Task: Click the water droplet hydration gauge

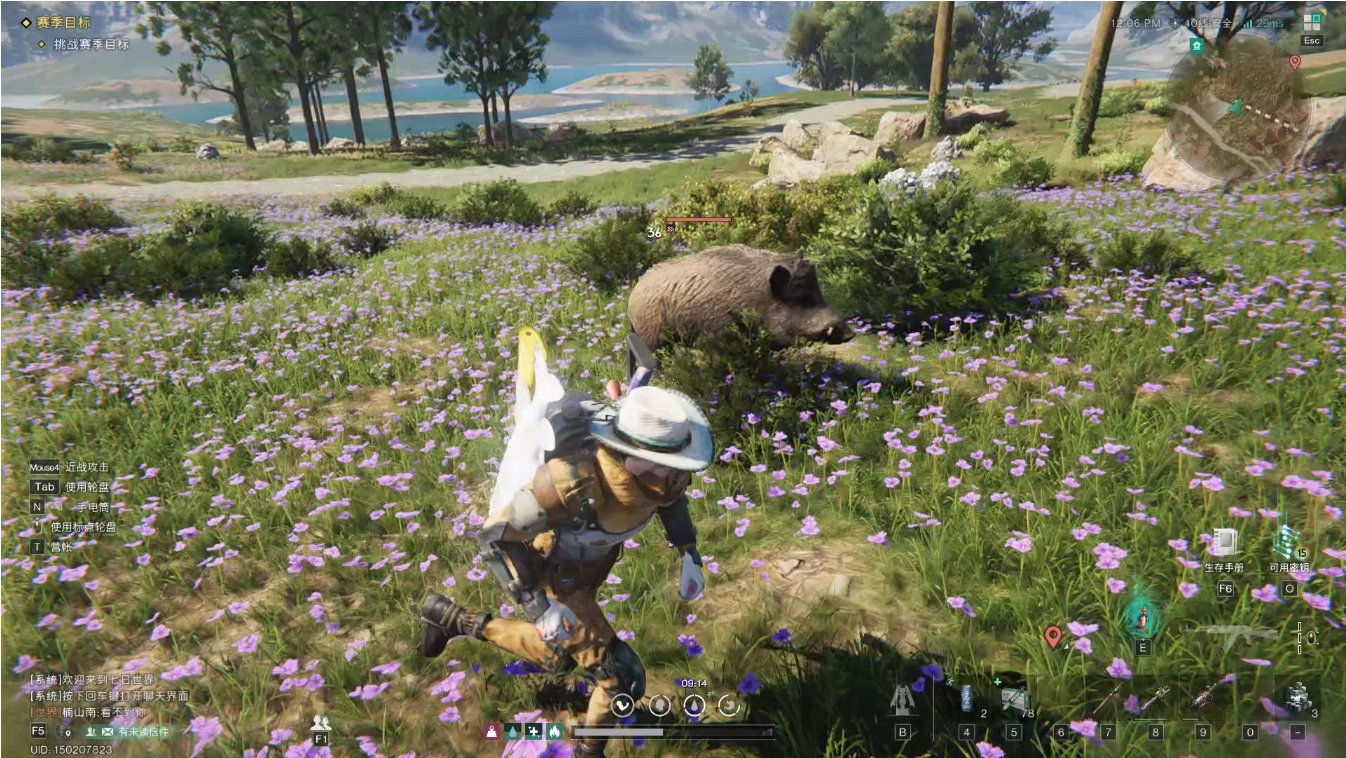Action: coord(694,706)
